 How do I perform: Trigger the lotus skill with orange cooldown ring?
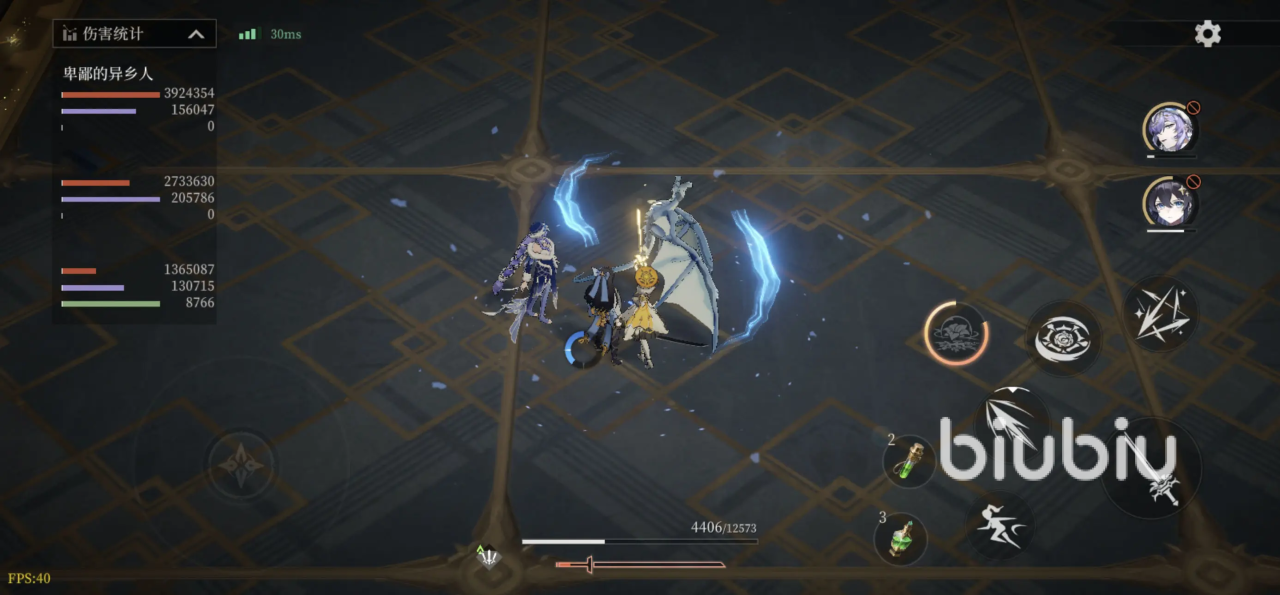pyautogui.click(x=956, y=332)
